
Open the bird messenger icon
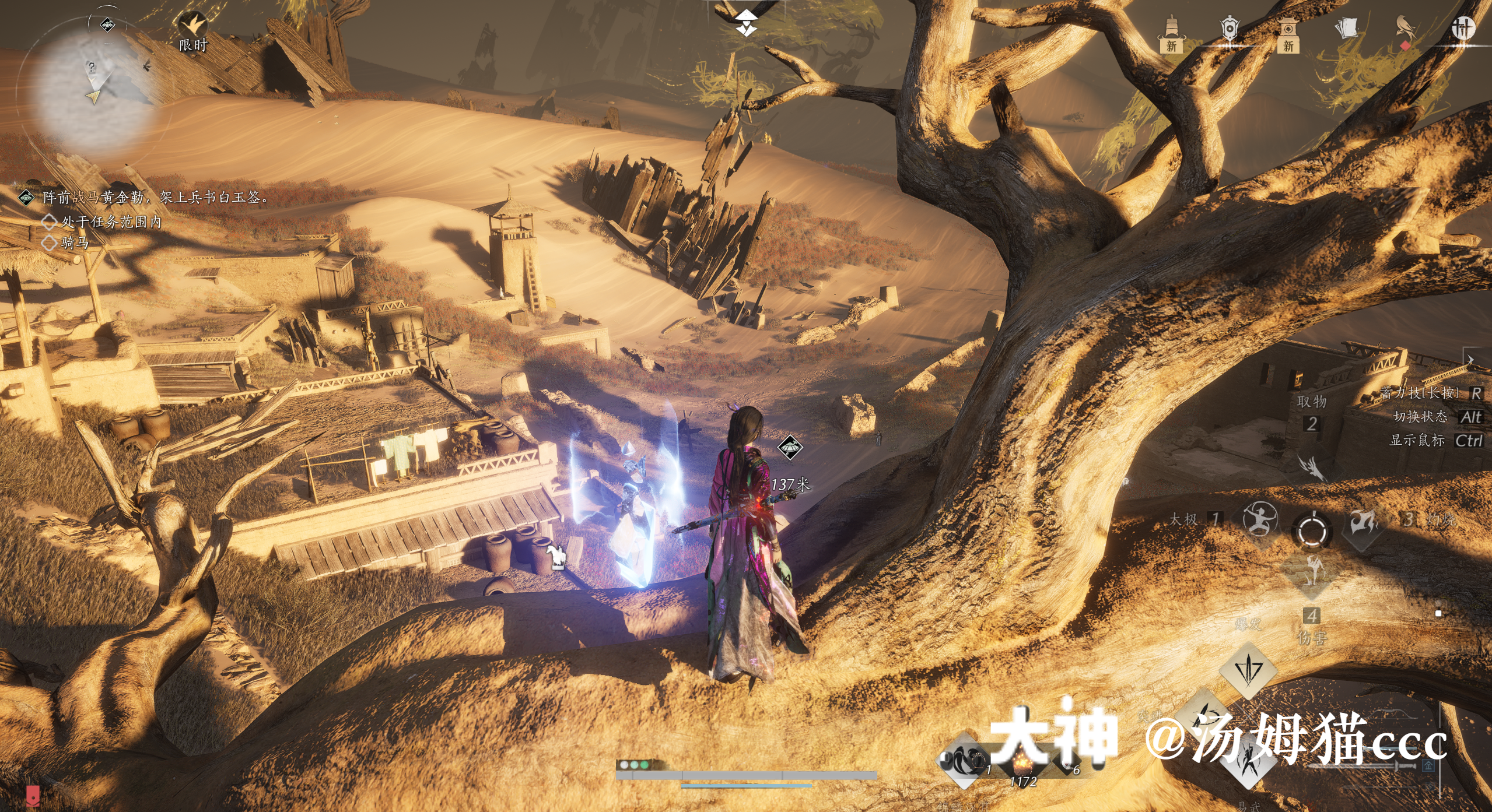click(1406, 29)
